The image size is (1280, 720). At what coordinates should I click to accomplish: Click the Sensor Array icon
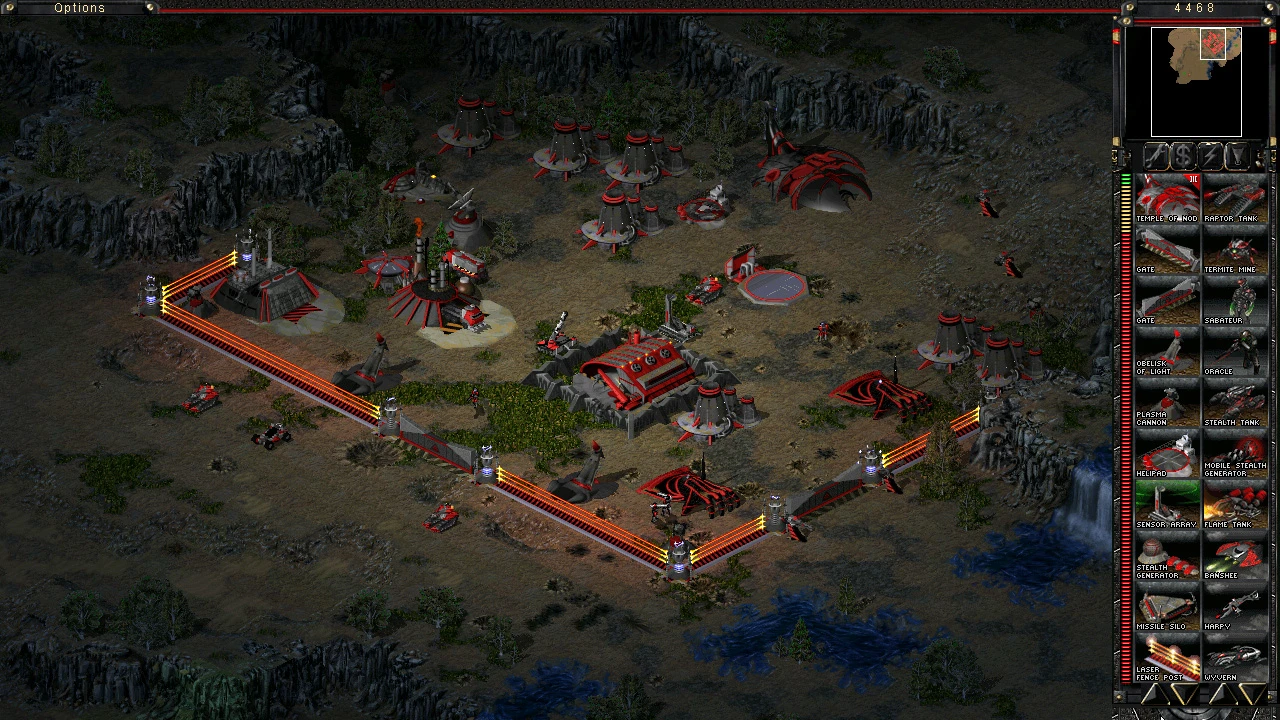(1167, 504)
